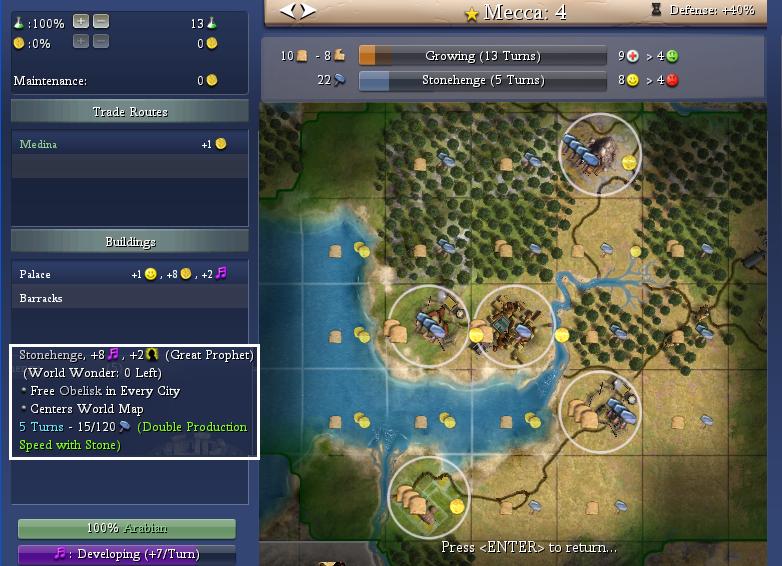This screenshot has width=782, height=566.
Task: Go to previous city with left arrow
Action: coord(288,11)
